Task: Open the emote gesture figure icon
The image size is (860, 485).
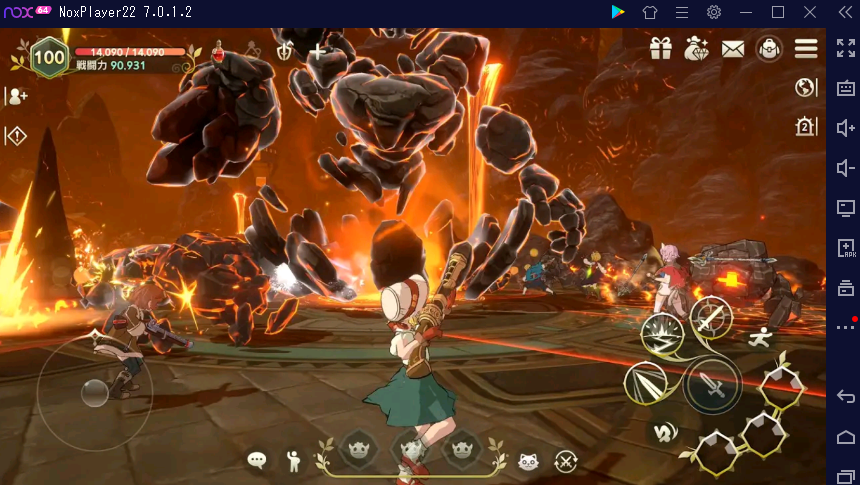Action: click(293, 461)
